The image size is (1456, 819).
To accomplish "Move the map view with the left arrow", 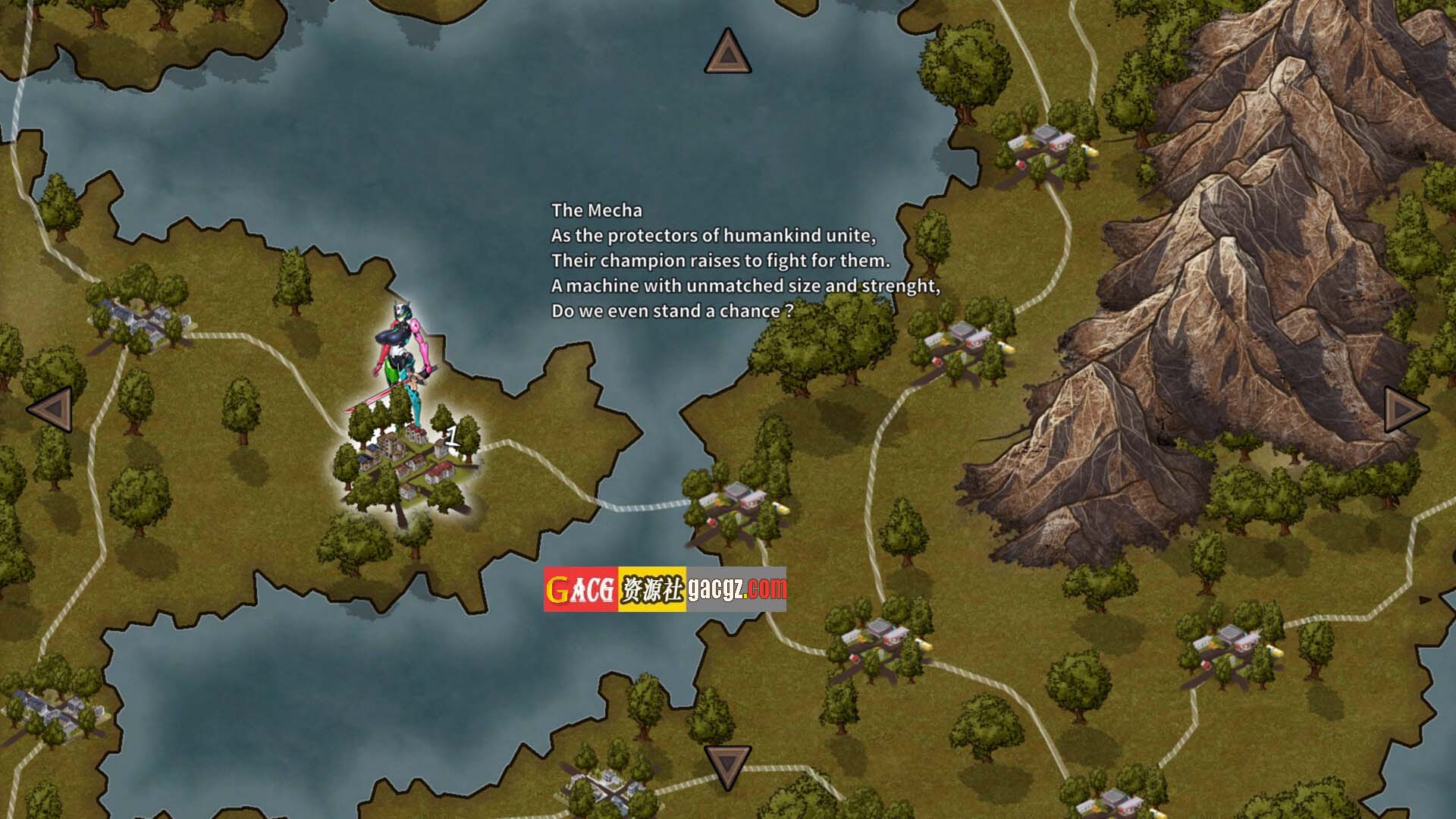I will (51, 409).
